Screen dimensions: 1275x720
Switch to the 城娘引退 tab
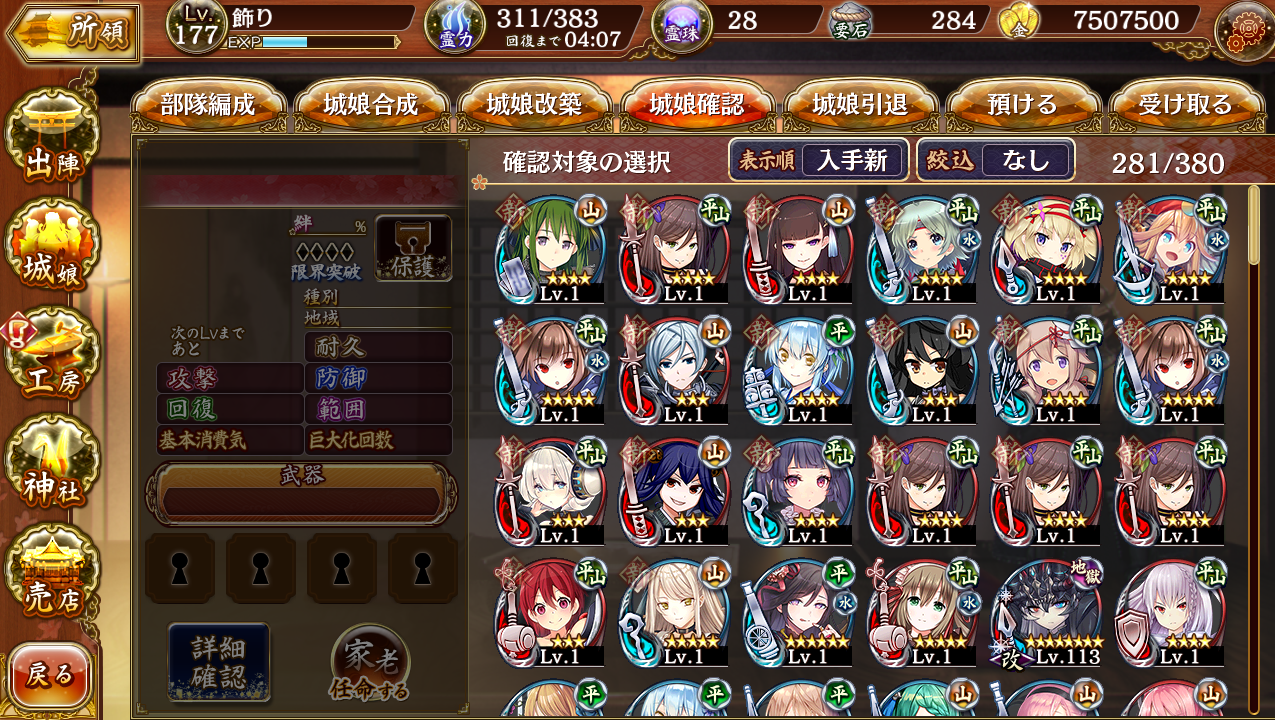[860, 105]
